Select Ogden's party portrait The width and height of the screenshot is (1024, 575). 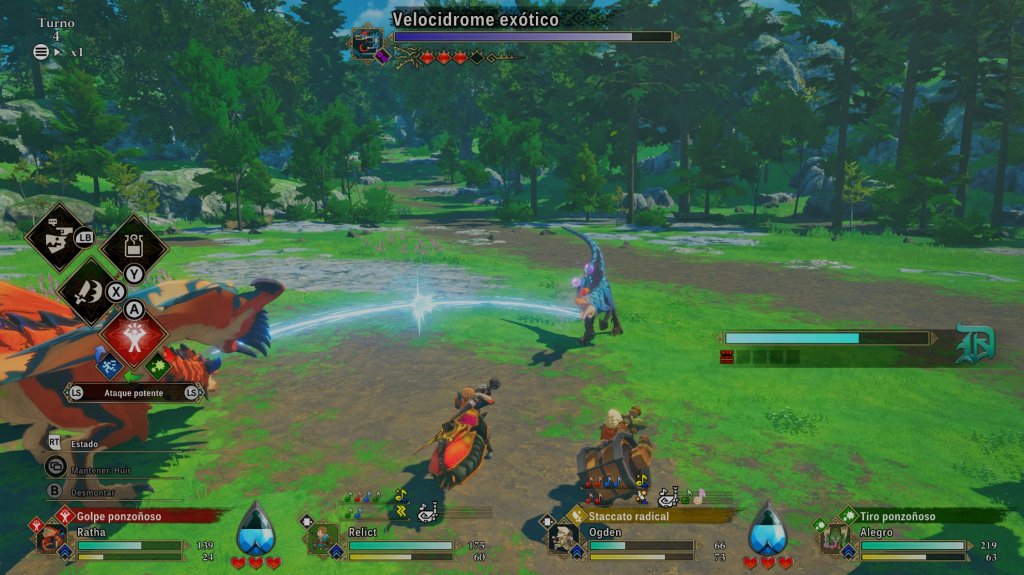point(562,539)
